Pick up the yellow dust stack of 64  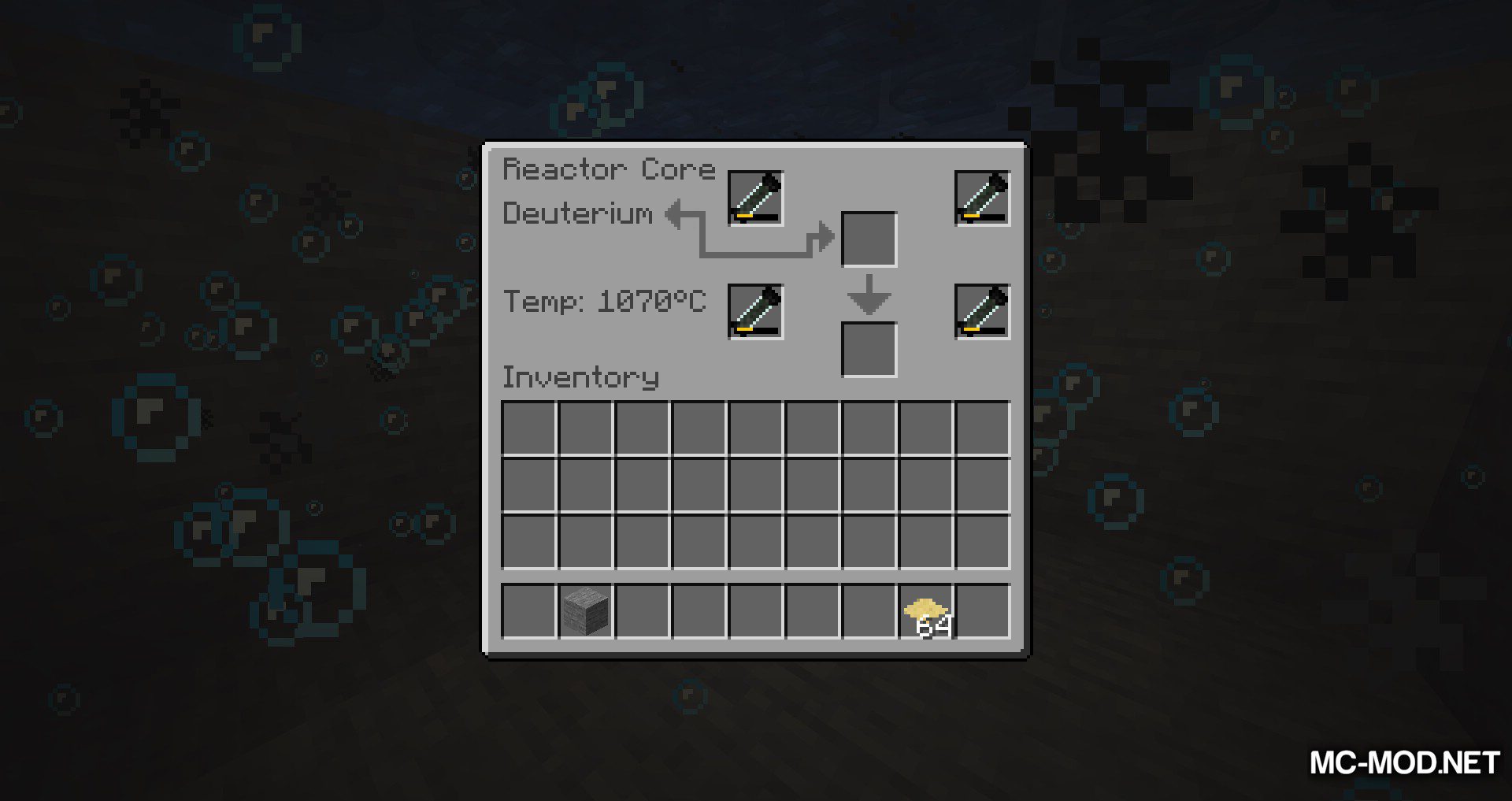tap(926, 611)
